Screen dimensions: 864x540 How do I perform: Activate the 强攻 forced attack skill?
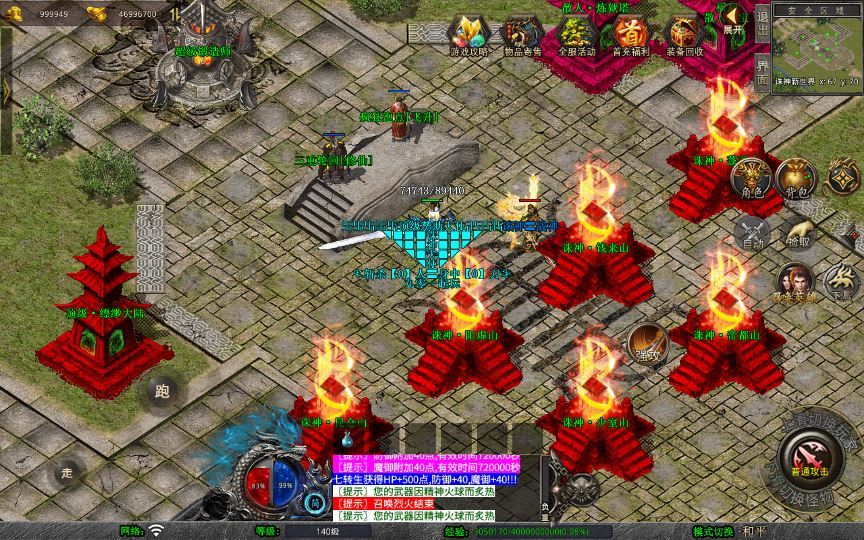(647, 342)
